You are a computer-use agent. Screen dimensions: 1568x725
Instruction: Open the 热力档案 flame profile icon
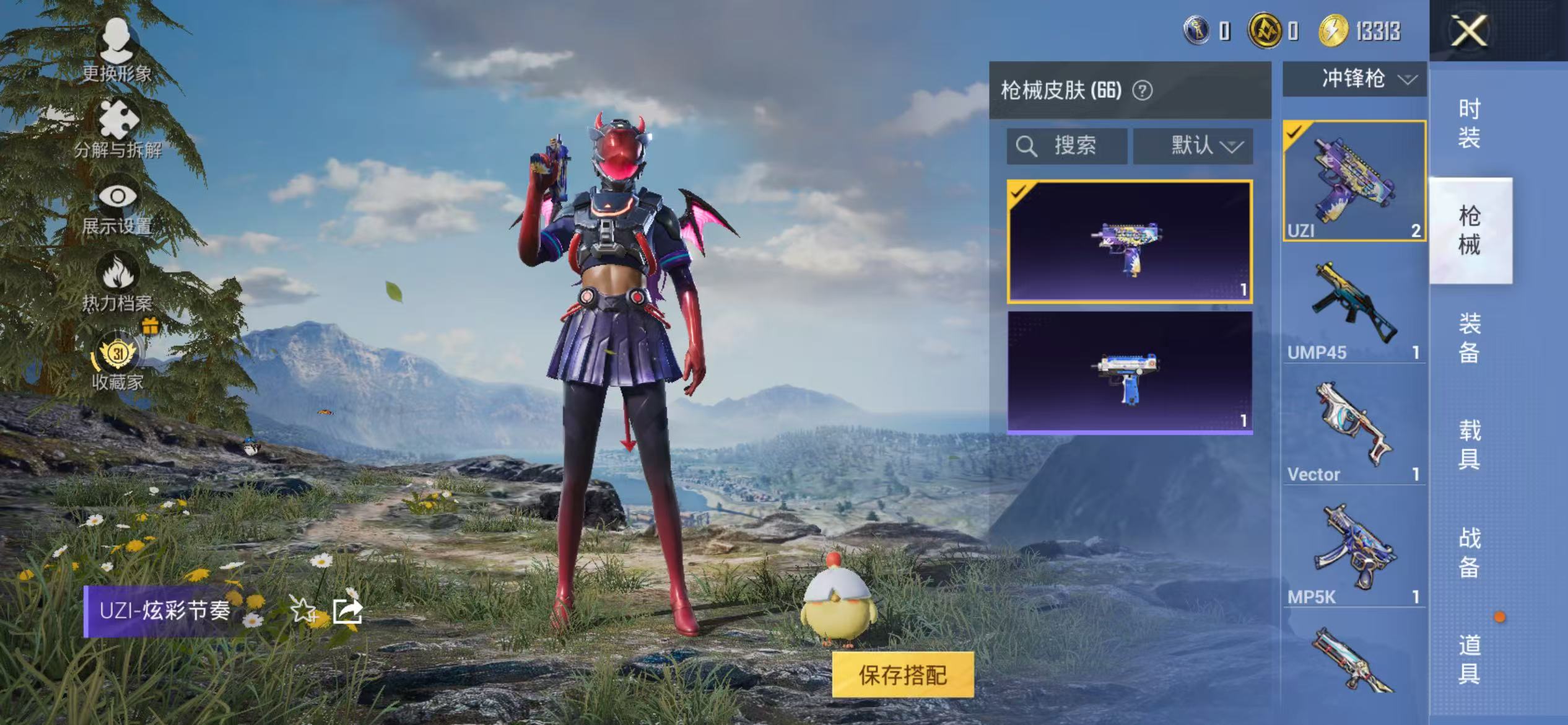coord(118,270)
